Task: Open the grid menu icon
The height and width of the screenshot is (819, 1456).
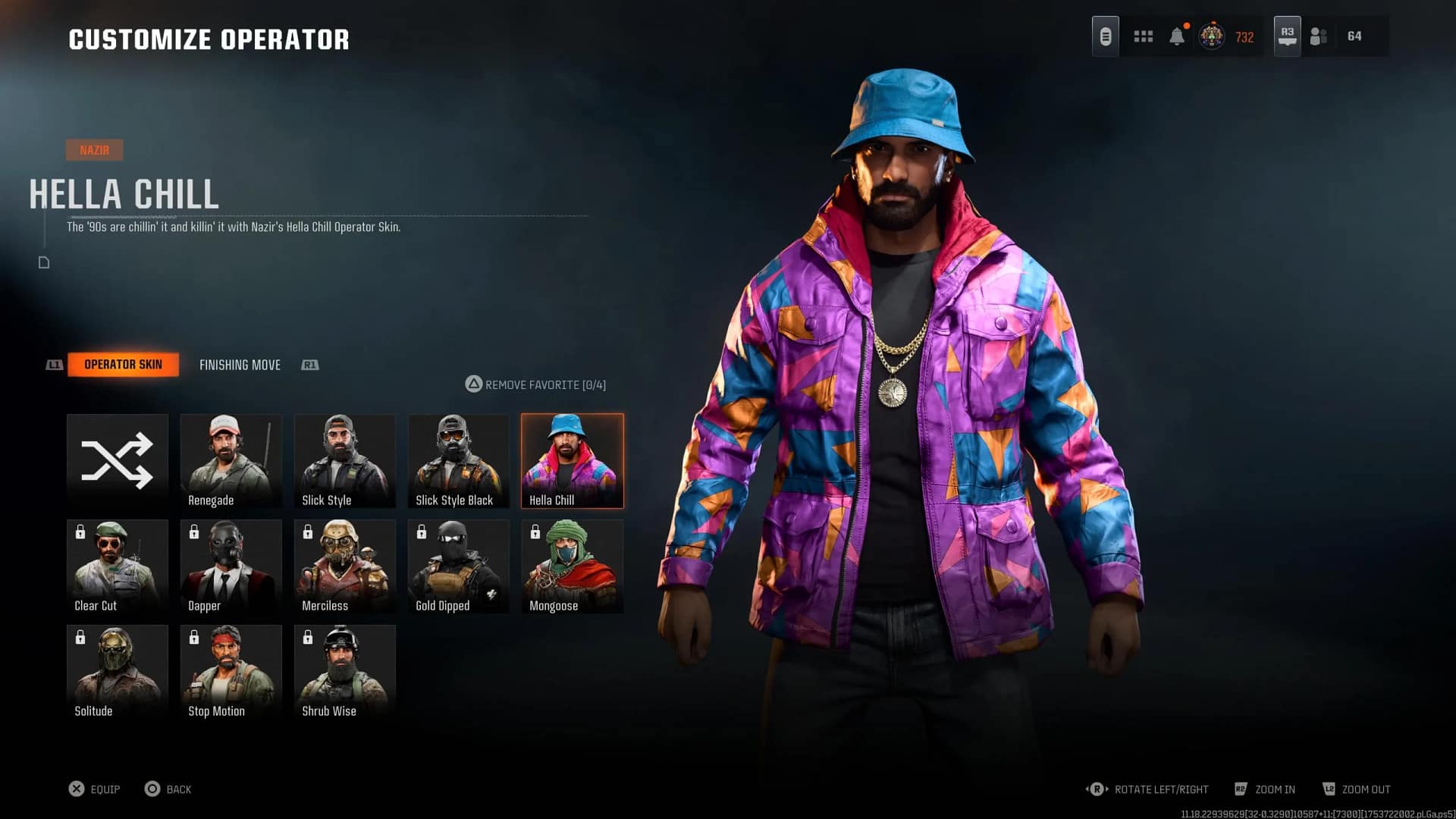Action: coord(1143,36)
